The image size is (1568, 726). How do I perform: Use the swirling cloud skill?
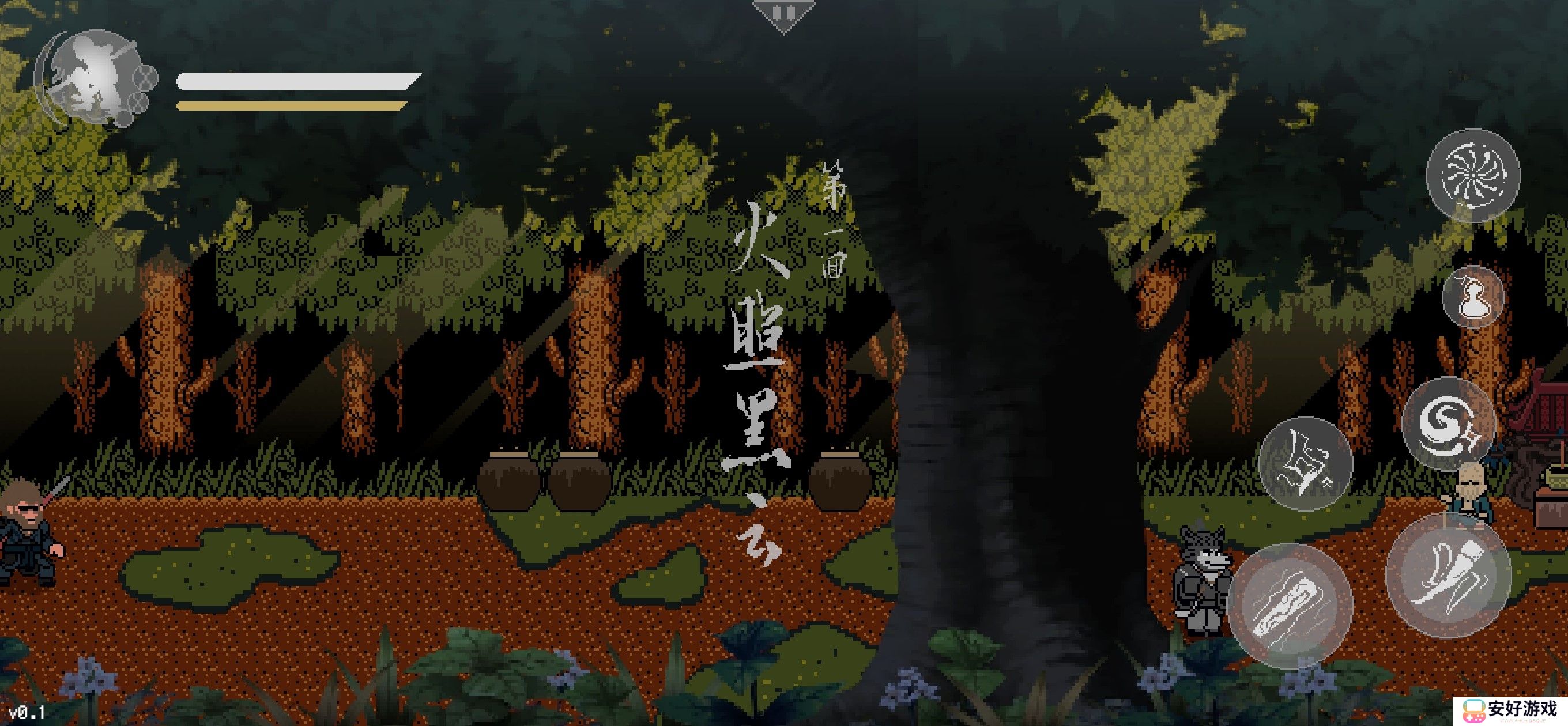[x=1448, y=423]
